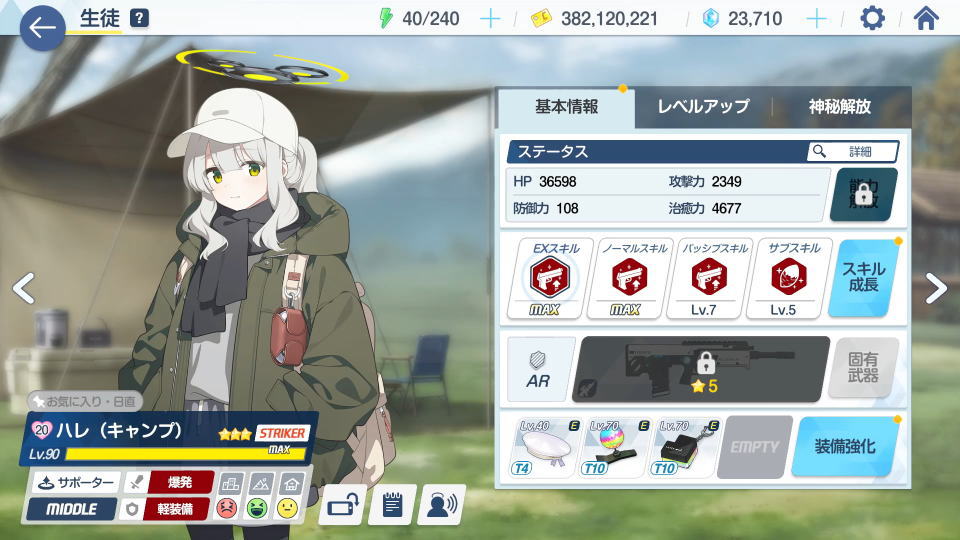
Task: Open the 固有武器 unique weapon button
Action: pyautogui.click(x=863, y=368)
